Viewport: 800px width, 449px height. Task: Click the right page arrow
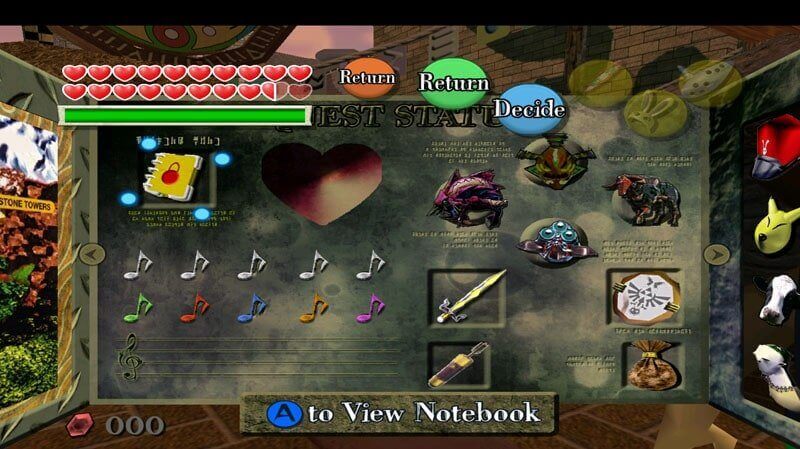[x=716, y=254]
